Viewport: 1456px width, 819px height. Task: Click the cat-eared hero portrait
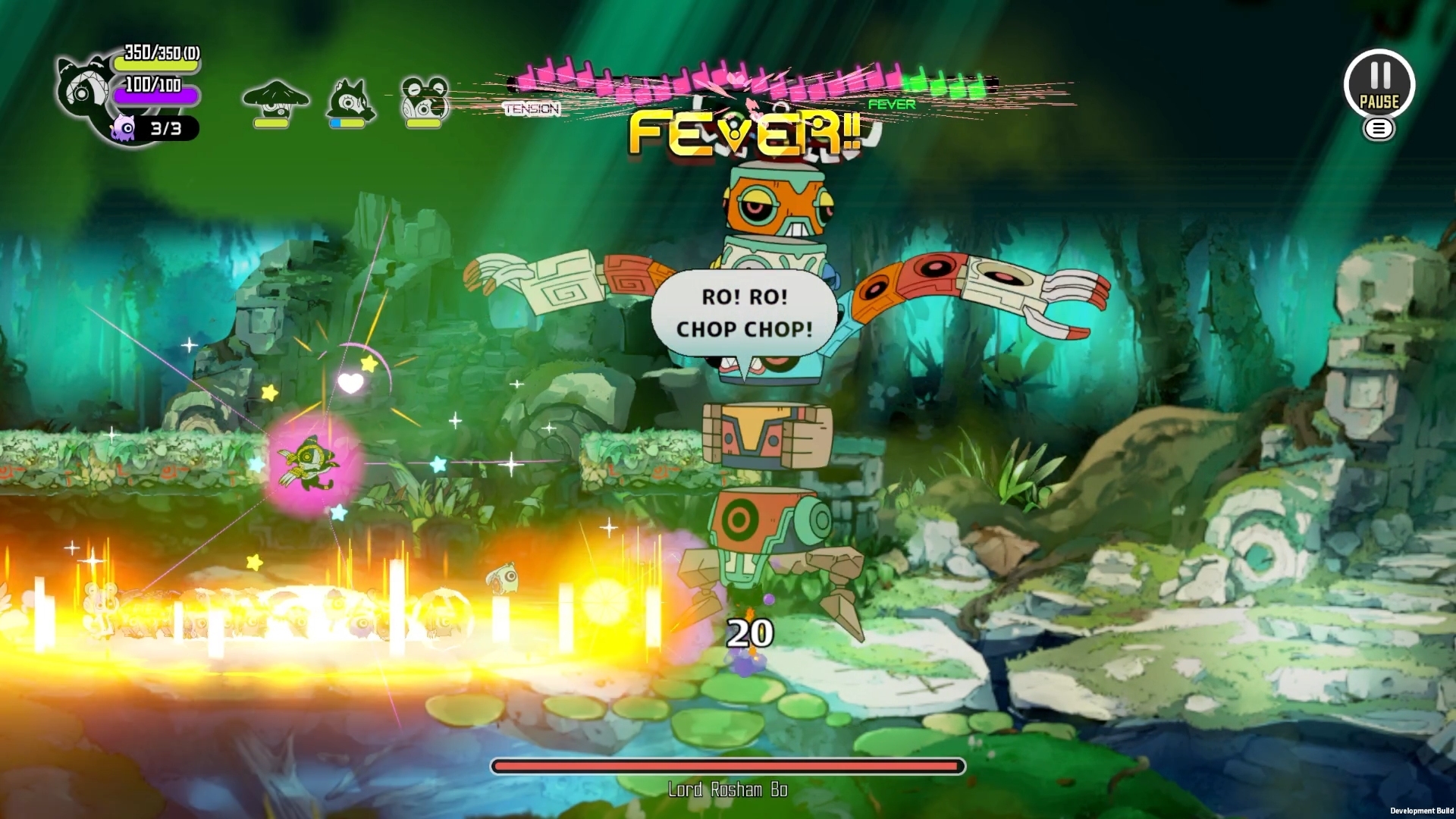(x=83, y=89)
